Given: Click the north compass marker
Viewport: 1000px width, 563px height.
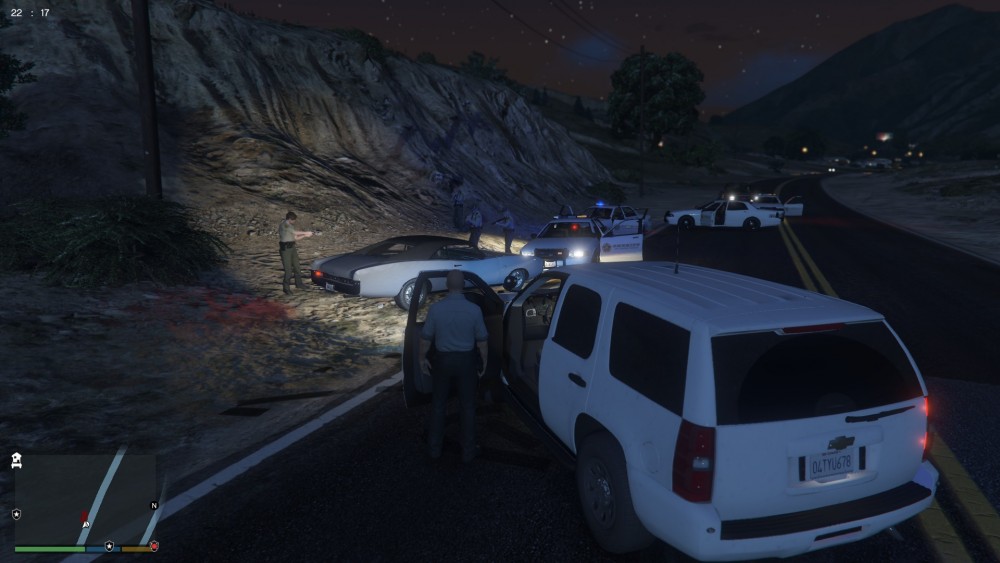Looking at the screenshot, I should (153, 506).
